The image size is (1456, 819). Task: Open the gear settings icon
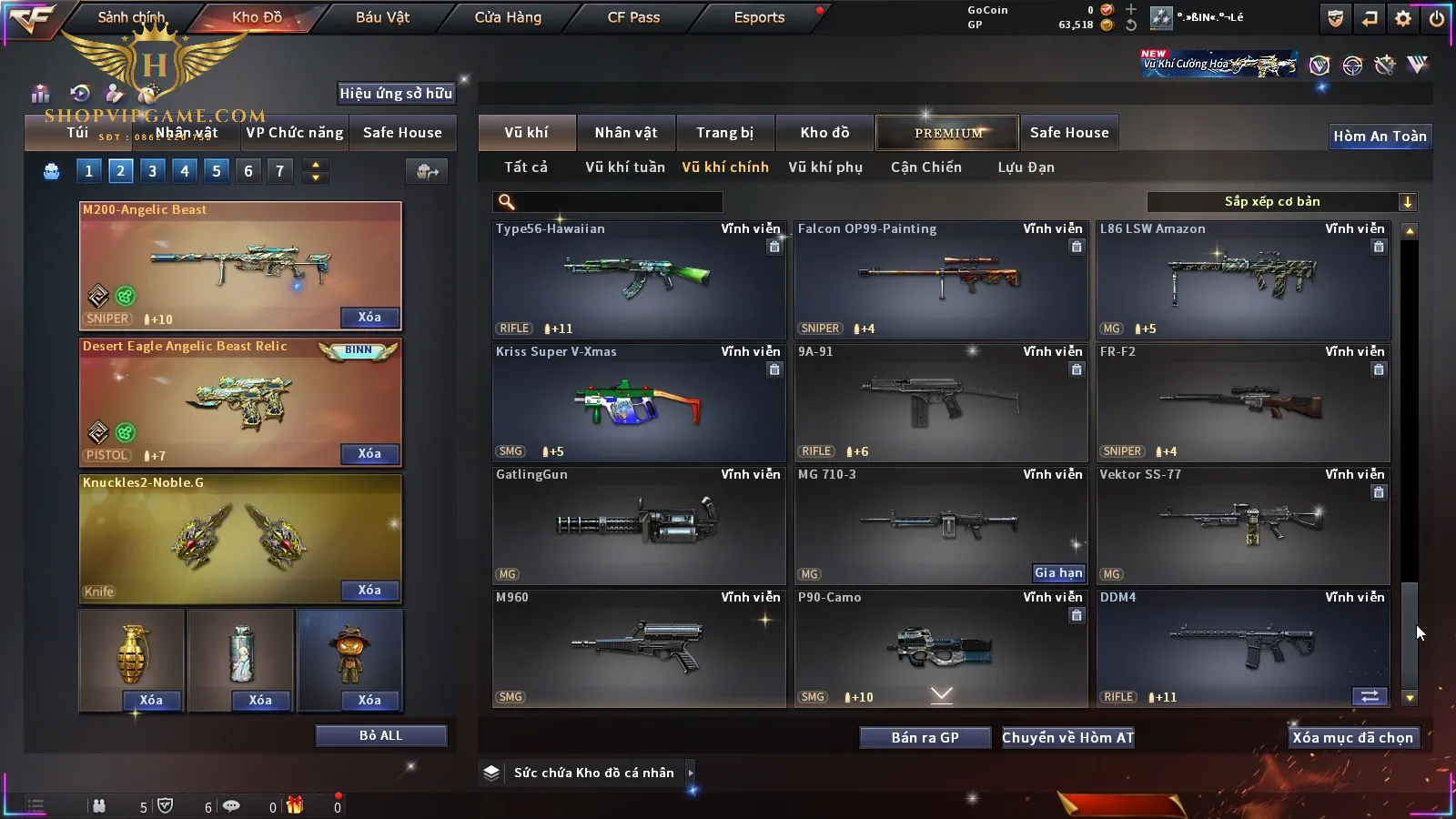(1403, 18)
